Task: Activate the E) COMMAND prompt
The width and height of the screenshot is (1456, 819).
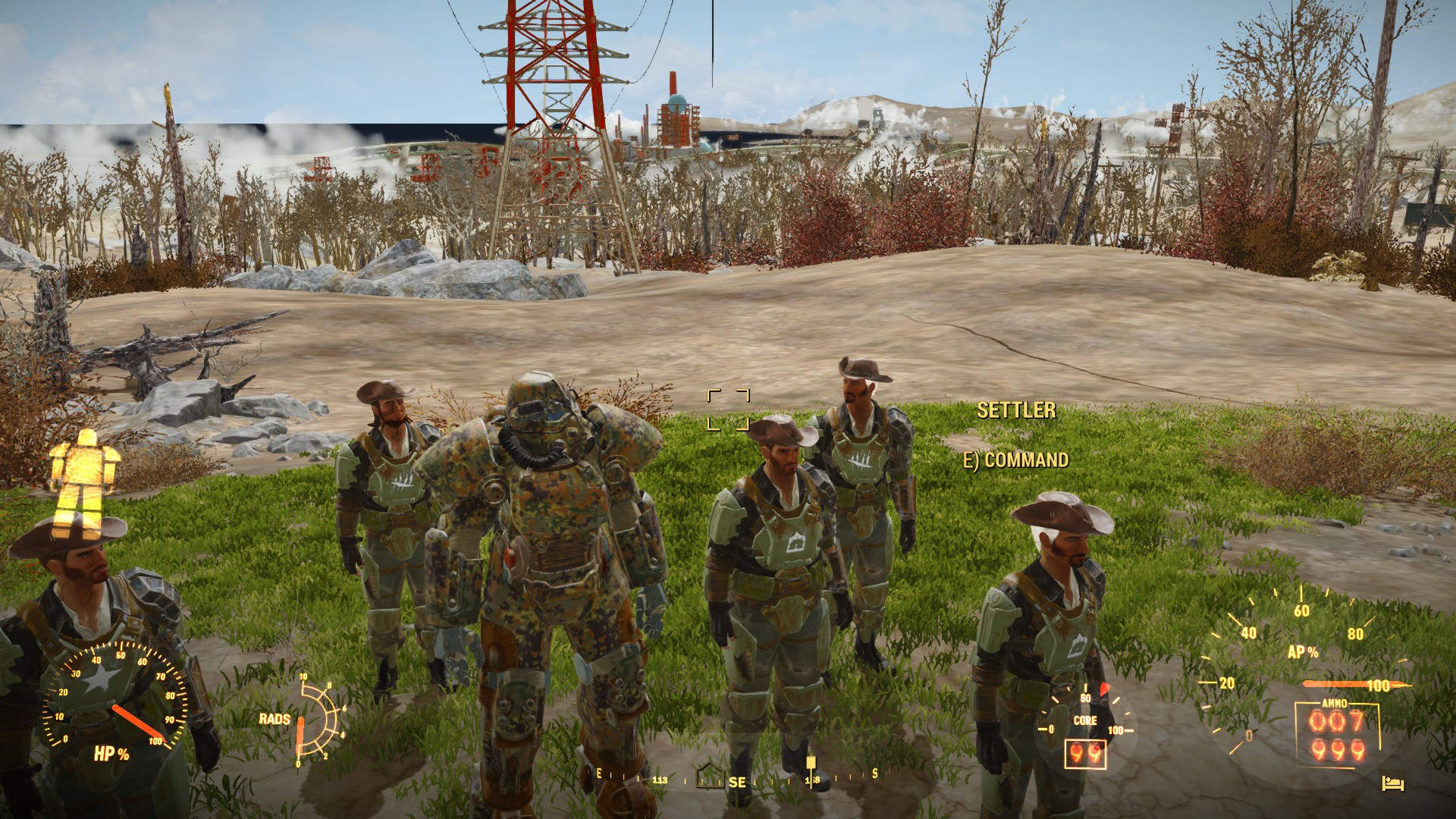Action: tap(1018, 460)
